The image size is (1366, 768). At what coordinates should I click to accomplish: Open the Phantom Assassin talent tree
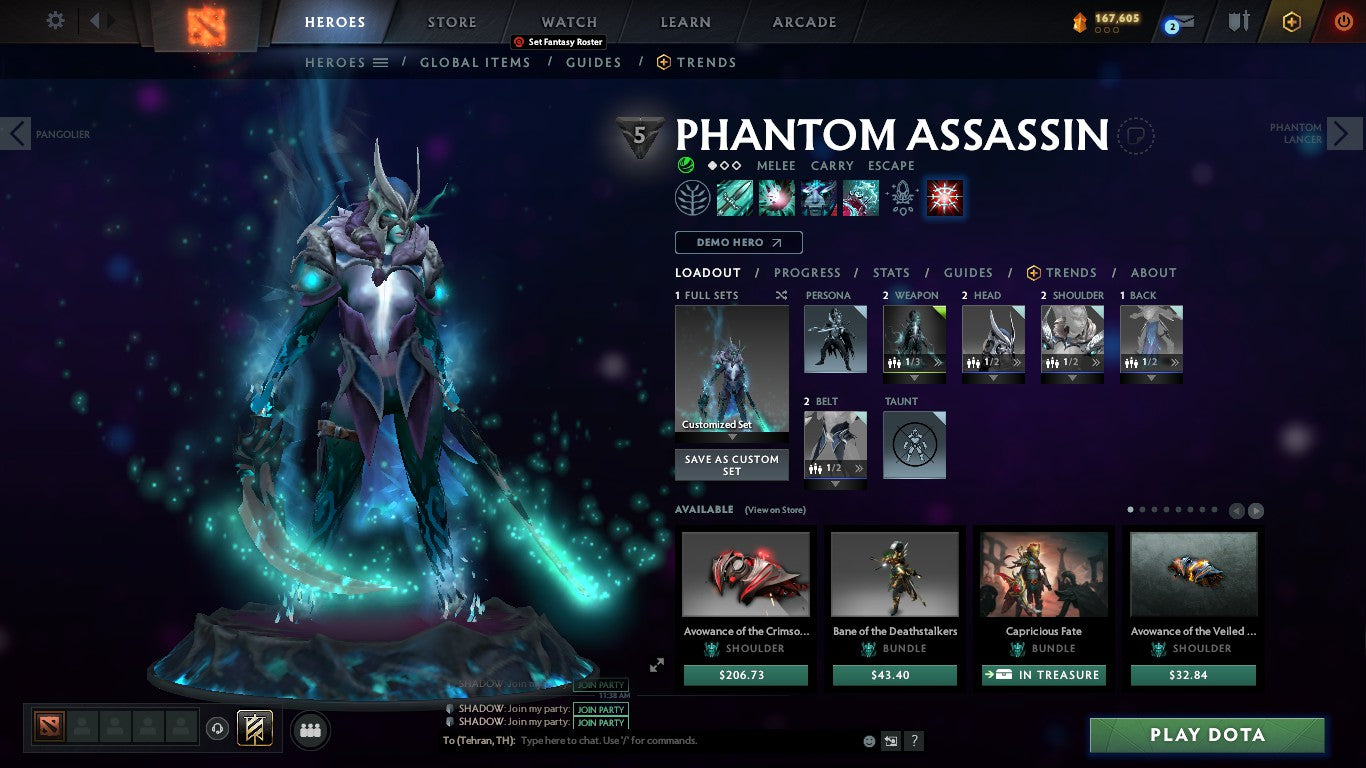[693, 197]
